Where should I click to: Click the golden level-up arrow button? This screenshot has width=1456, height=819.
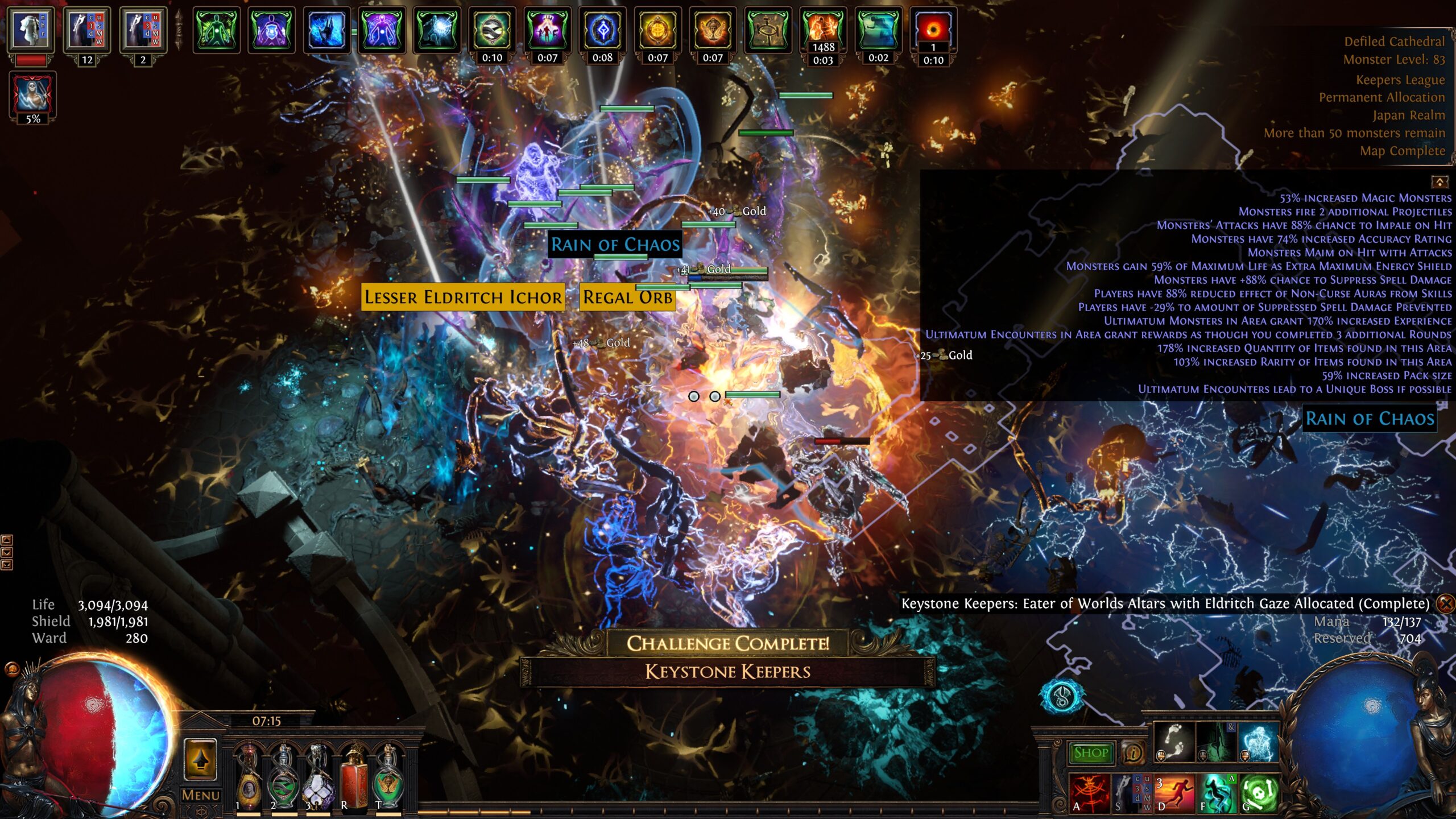200,760
